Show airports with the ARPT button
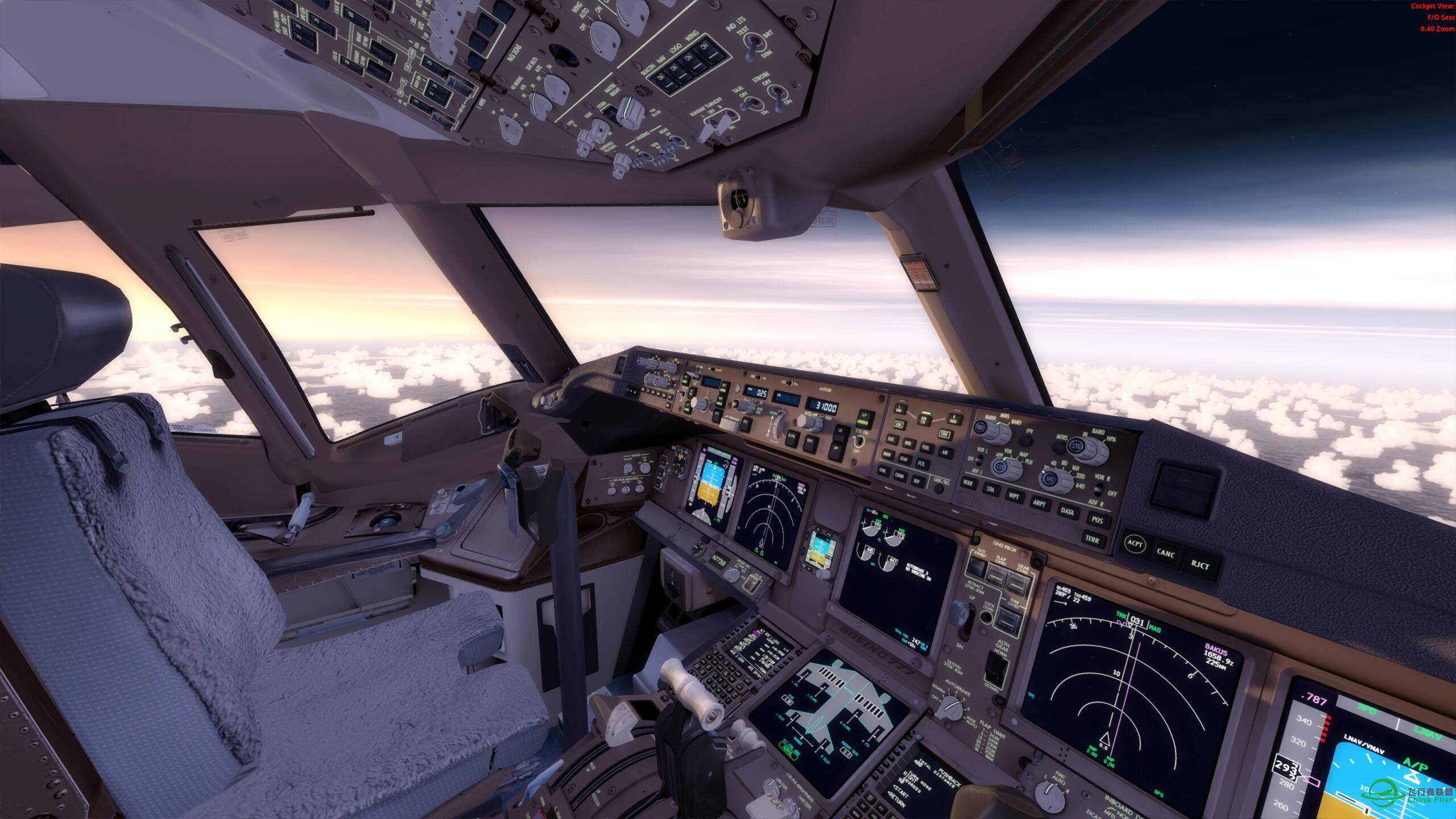 point(1040,504)
